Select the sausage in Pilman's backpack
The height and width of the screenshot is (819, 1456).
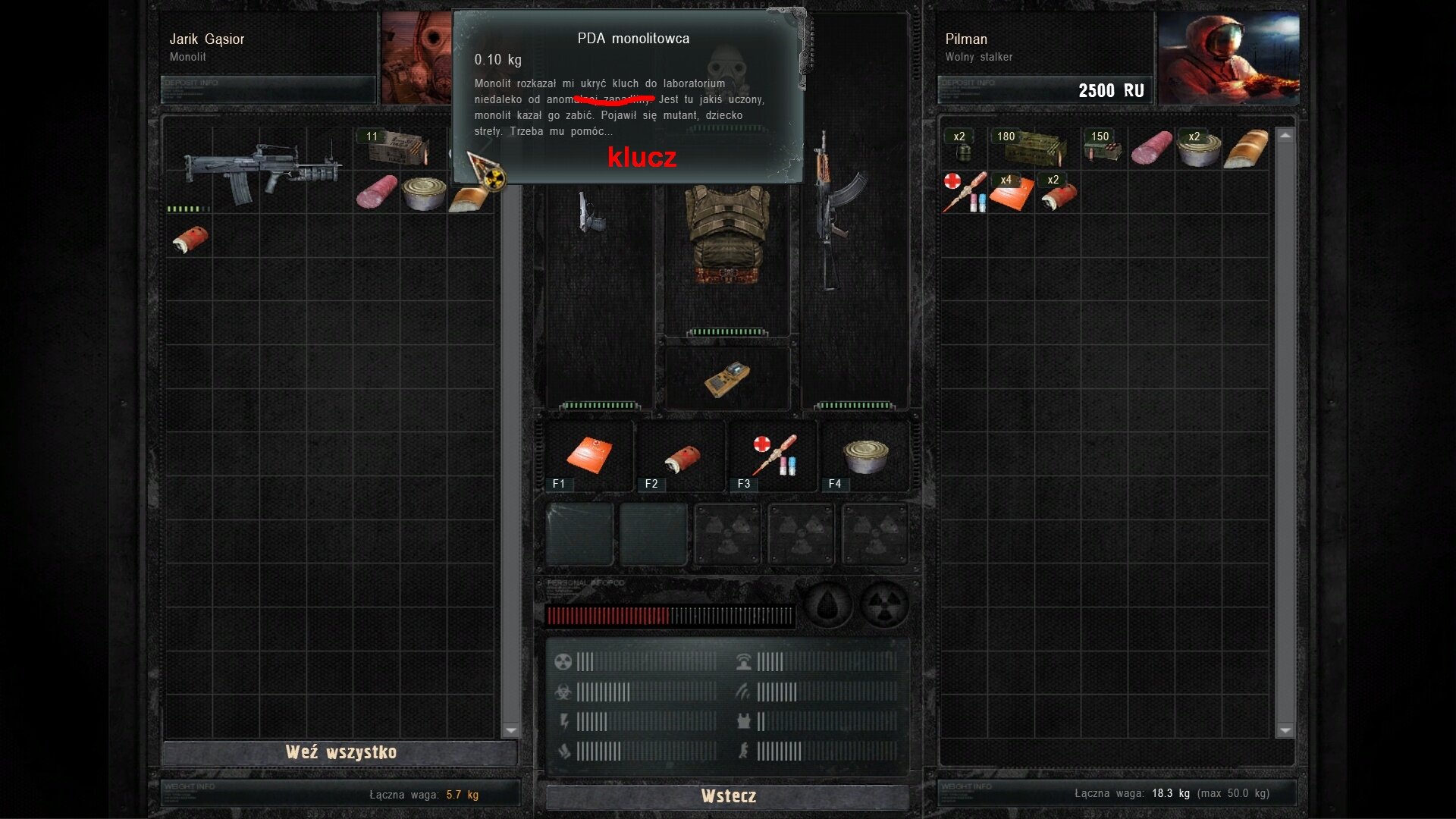coord(1151,149)
